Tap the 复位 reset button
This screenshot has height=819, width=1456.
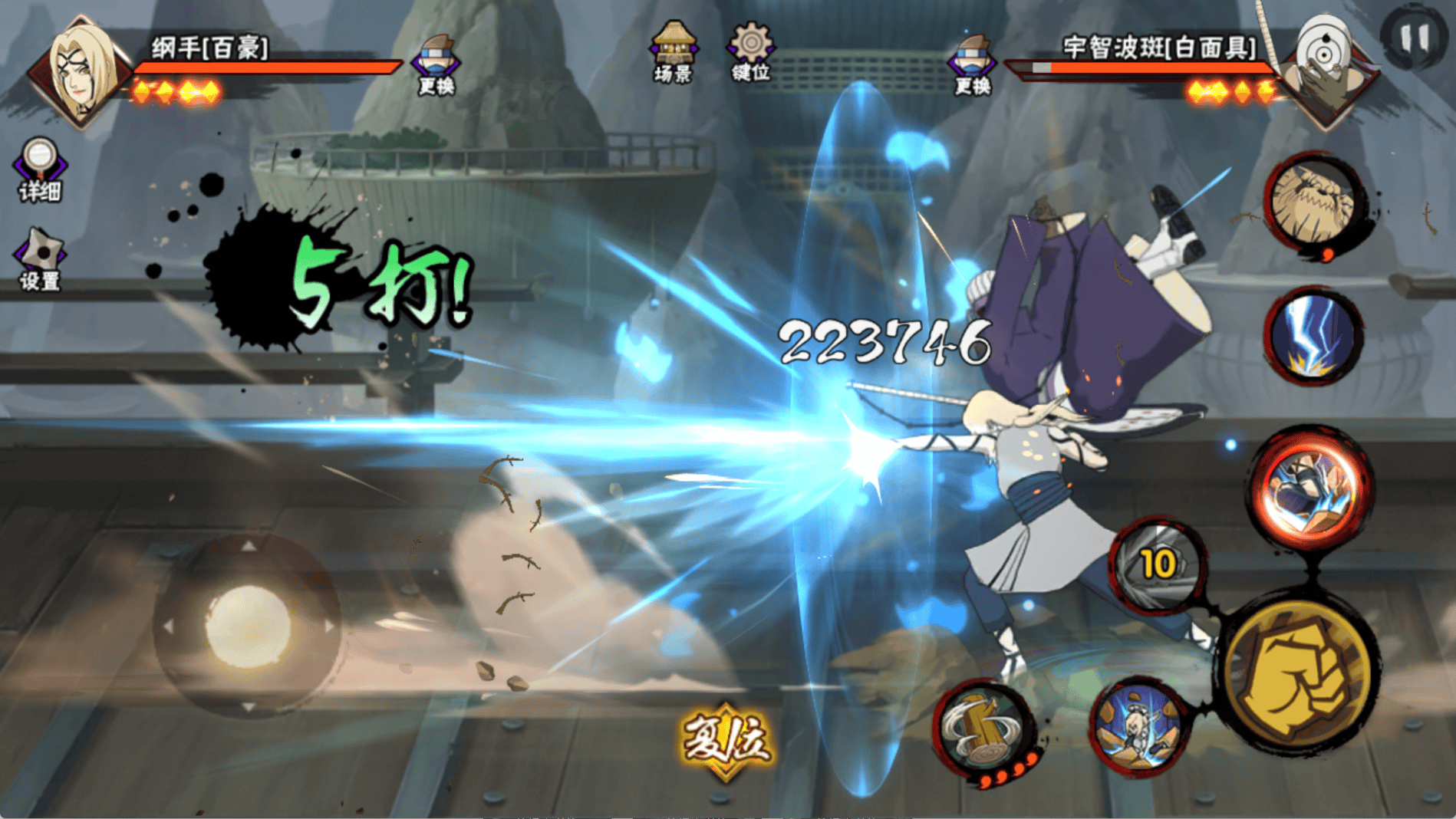point(726,739)
